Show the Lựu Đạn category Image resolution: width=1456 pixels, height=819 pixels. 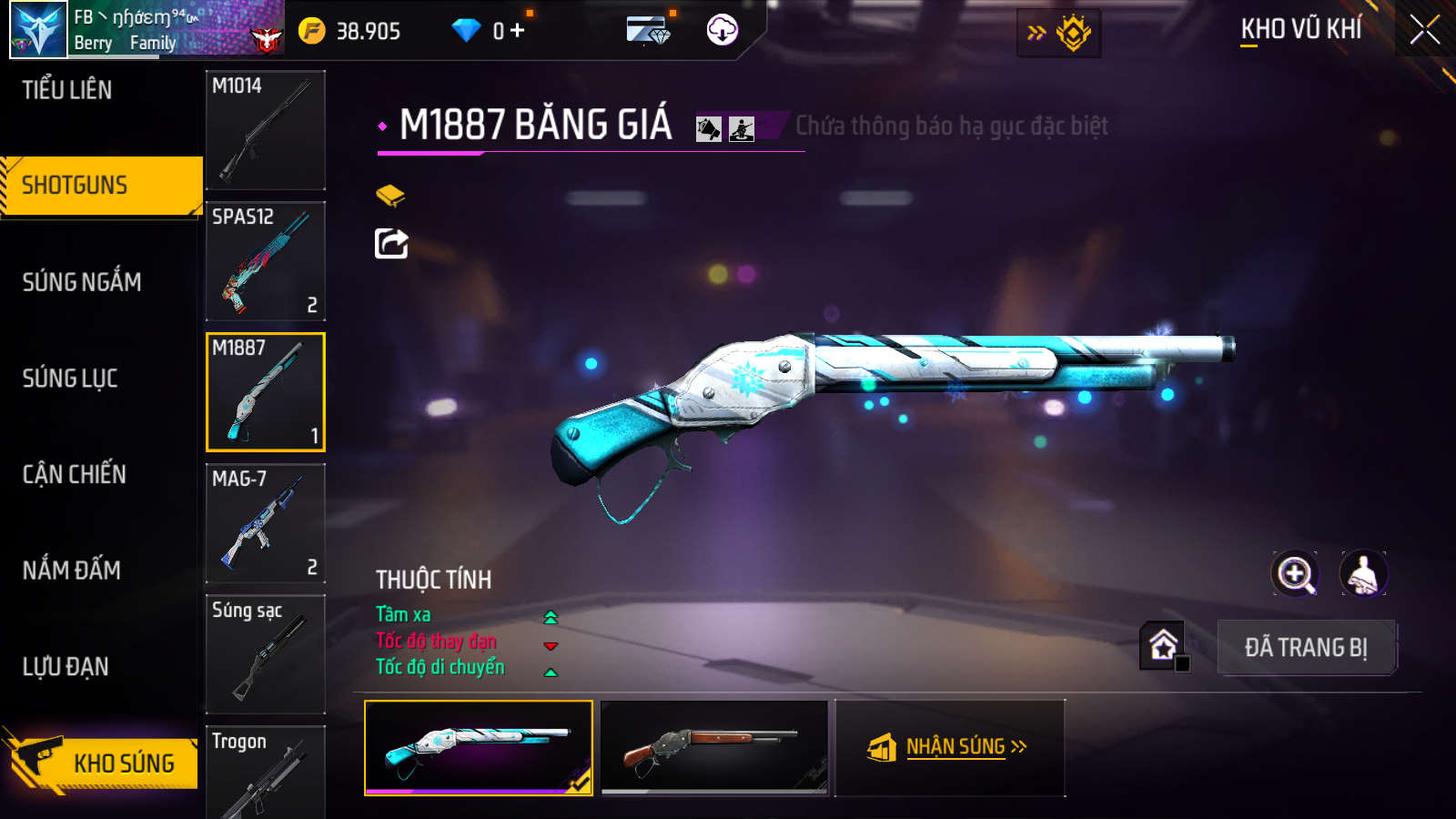click(66, 667)
